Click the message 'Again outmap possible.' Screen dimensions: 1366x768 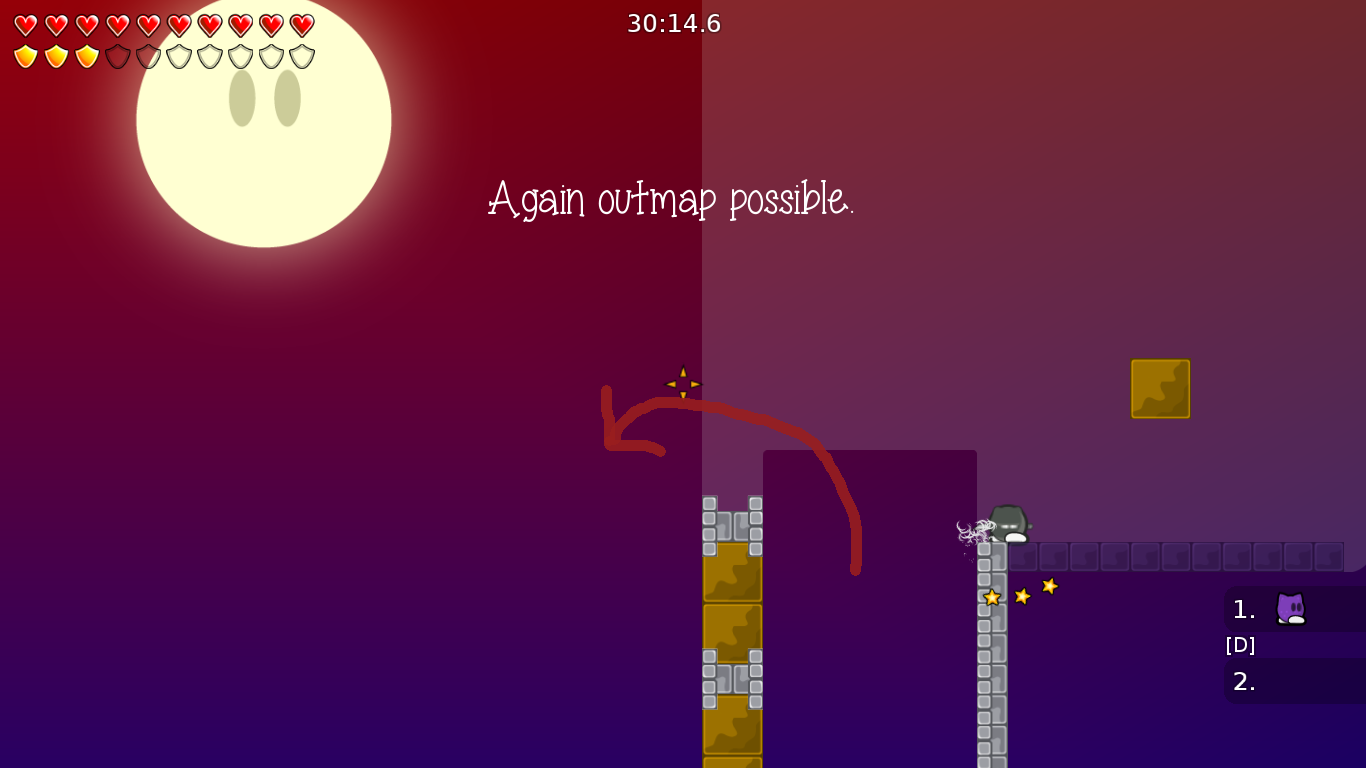671,199
